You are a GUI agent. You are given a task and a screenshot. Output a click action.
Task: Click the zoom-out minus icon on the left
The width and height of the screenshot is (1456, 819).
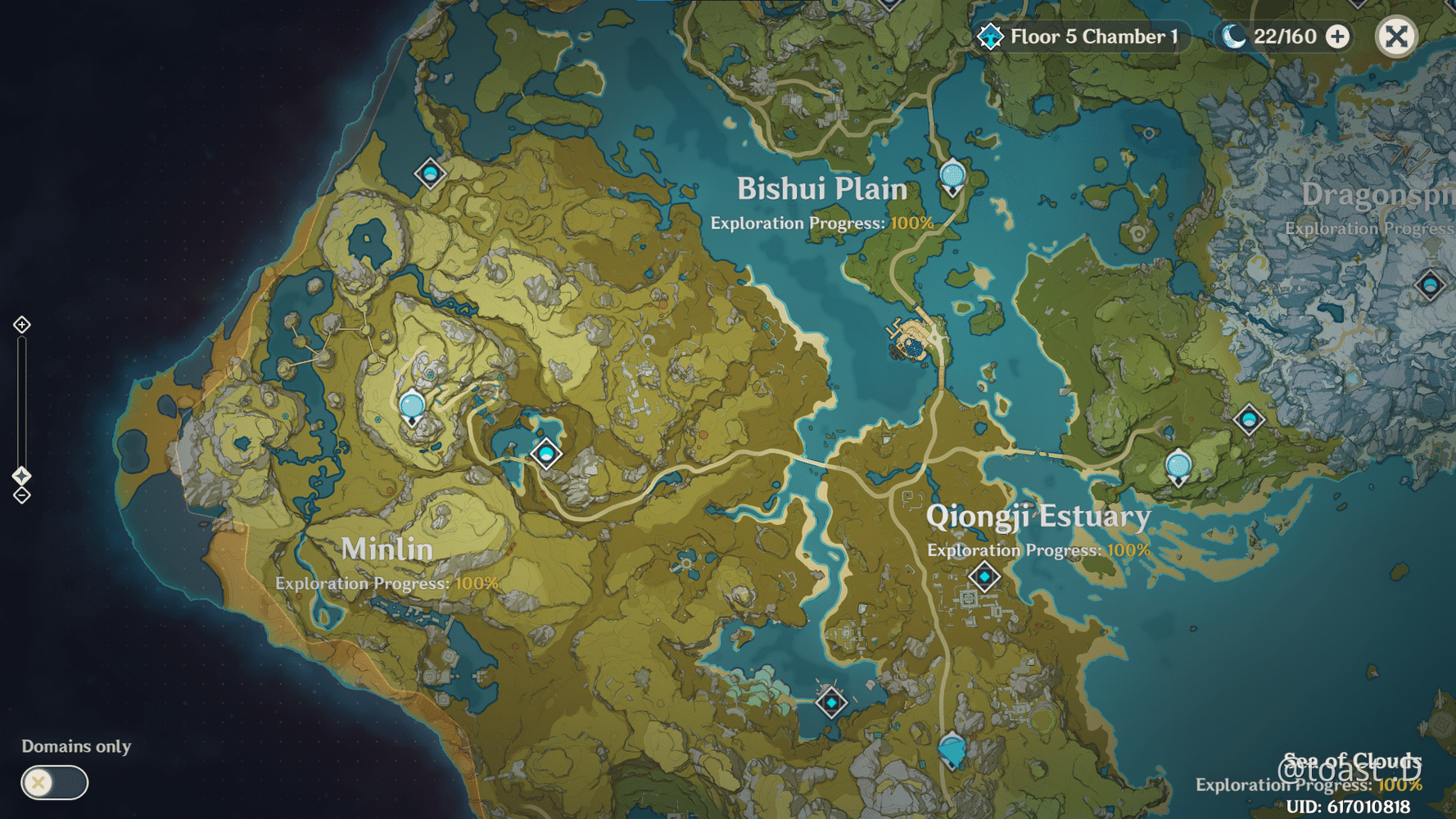[x=21, y=495]
